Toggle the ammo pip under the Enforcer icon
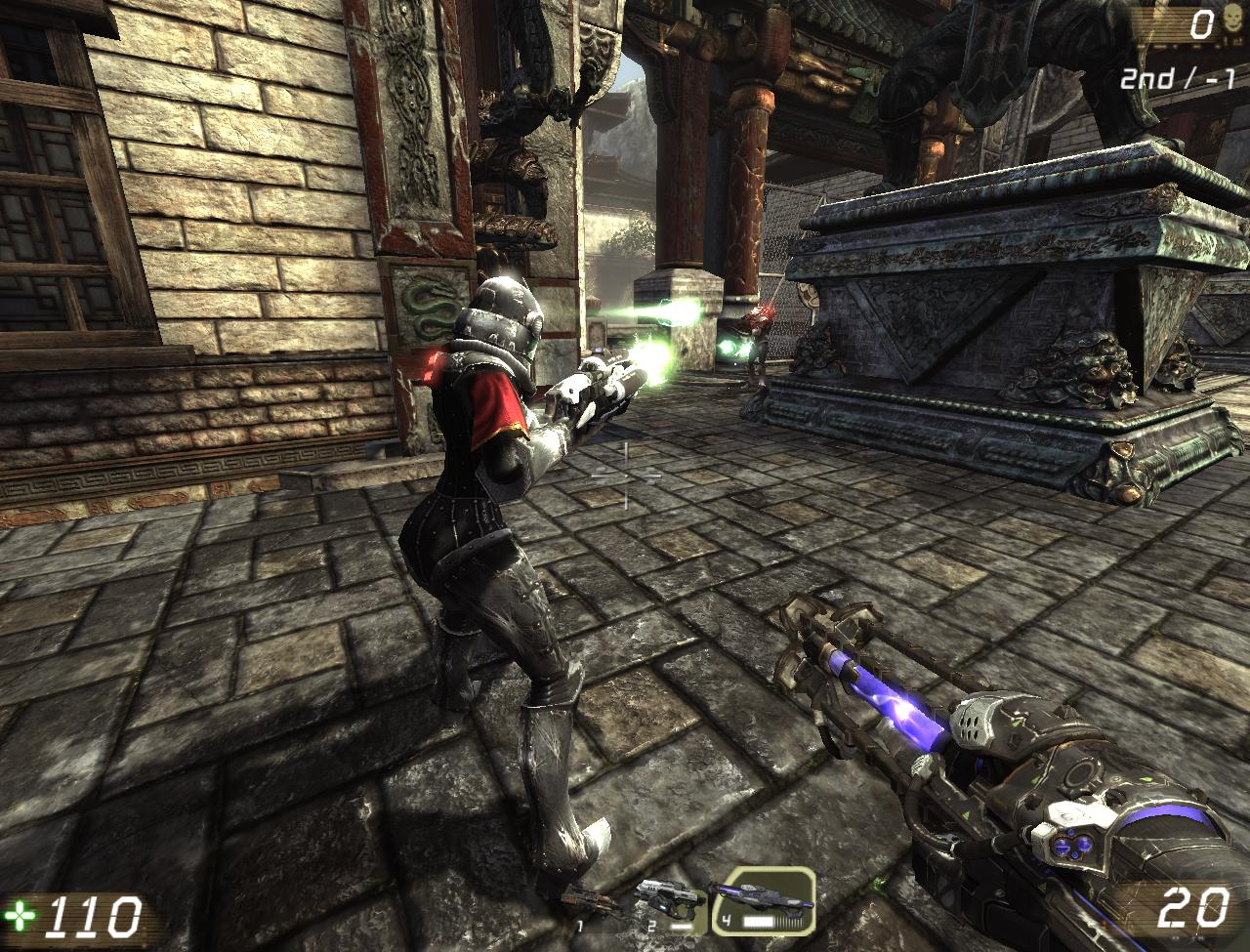The height and width of the screenshot is (952, 1250). point(680,926)
